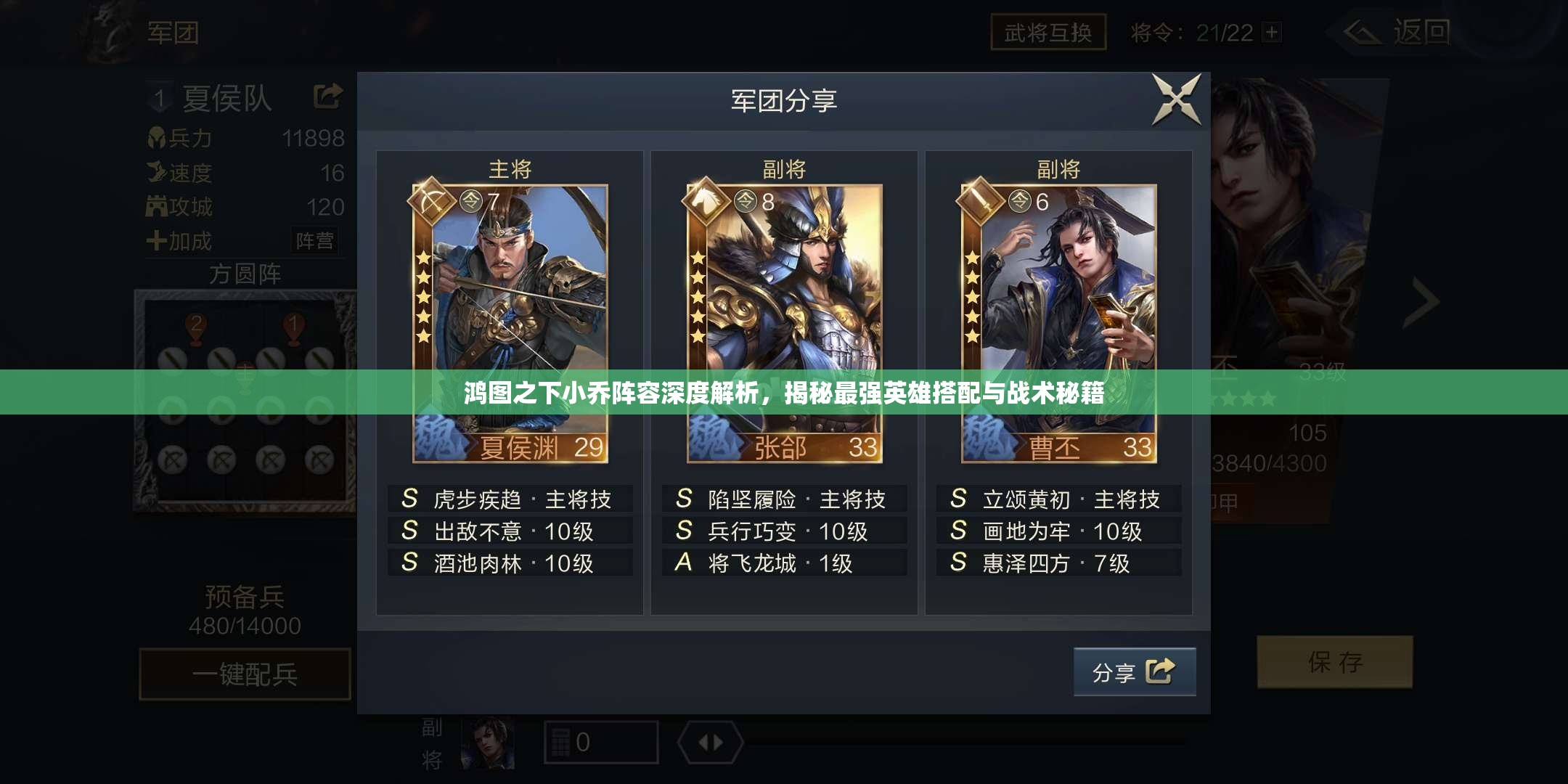Expand the 方圆阵 formation view
This screenshot has width=1568, height=784.
(x=245, y=274)
